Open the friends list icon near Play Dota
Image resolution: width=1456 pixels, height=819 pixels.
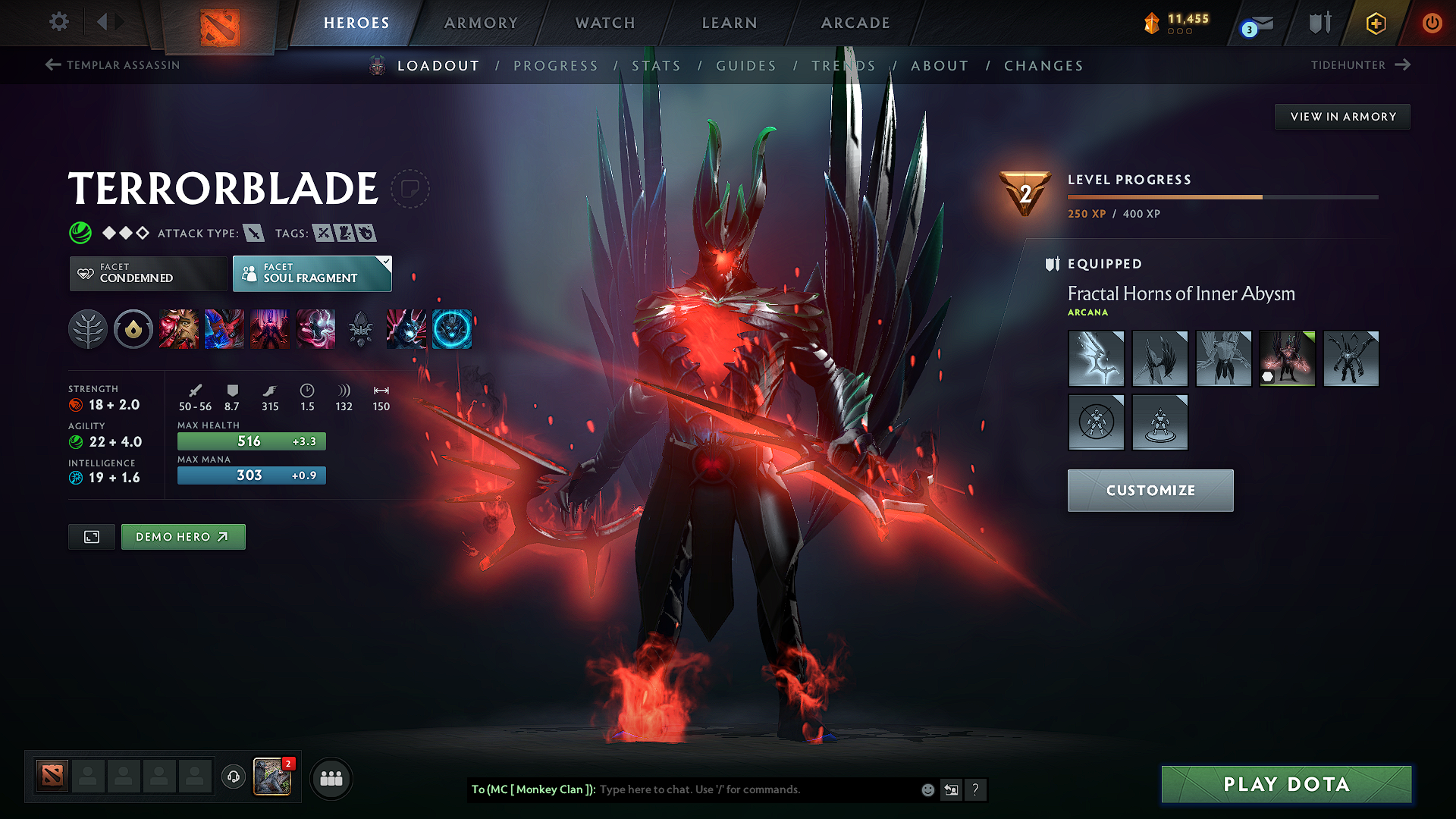click(x=330, y=778)
